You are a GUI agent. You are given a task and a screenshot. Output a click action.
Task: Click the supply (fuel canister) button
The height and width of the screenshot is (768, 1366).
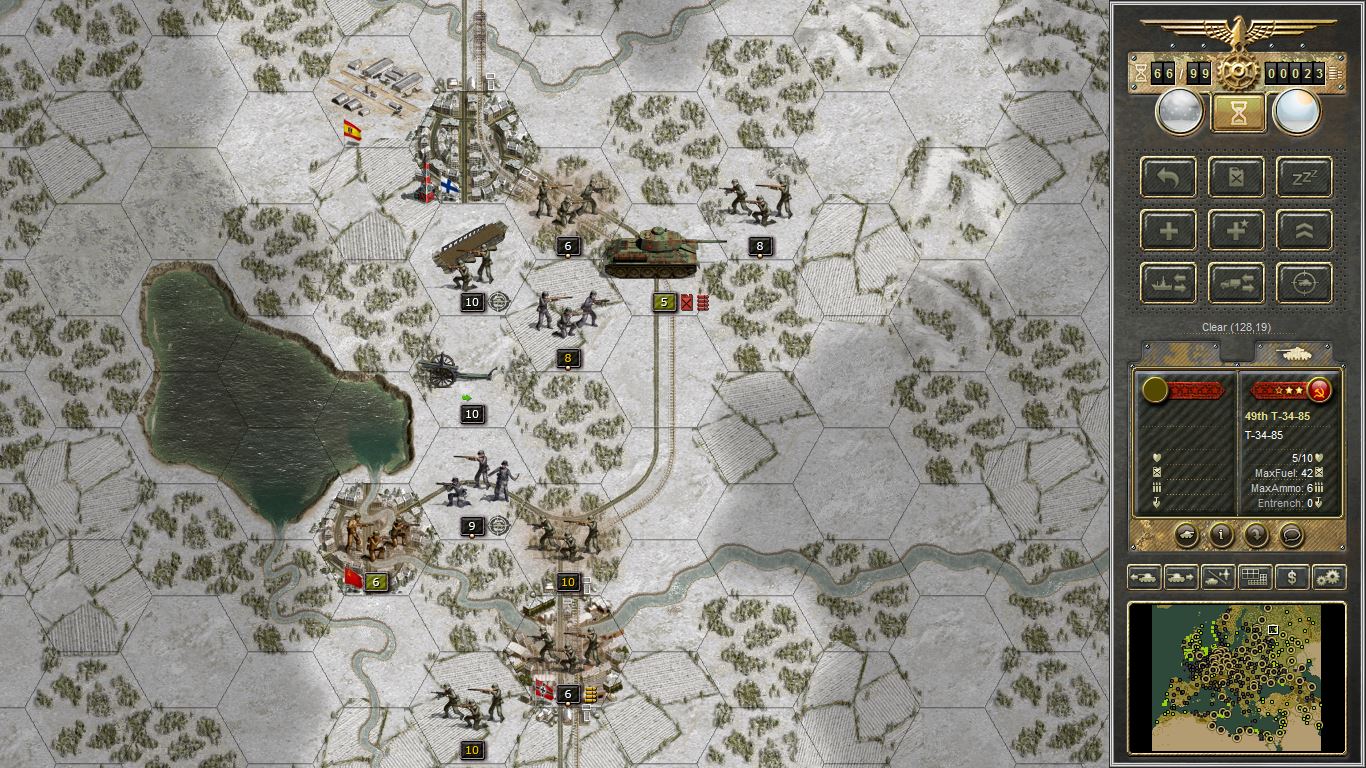tap(1236, 177)
